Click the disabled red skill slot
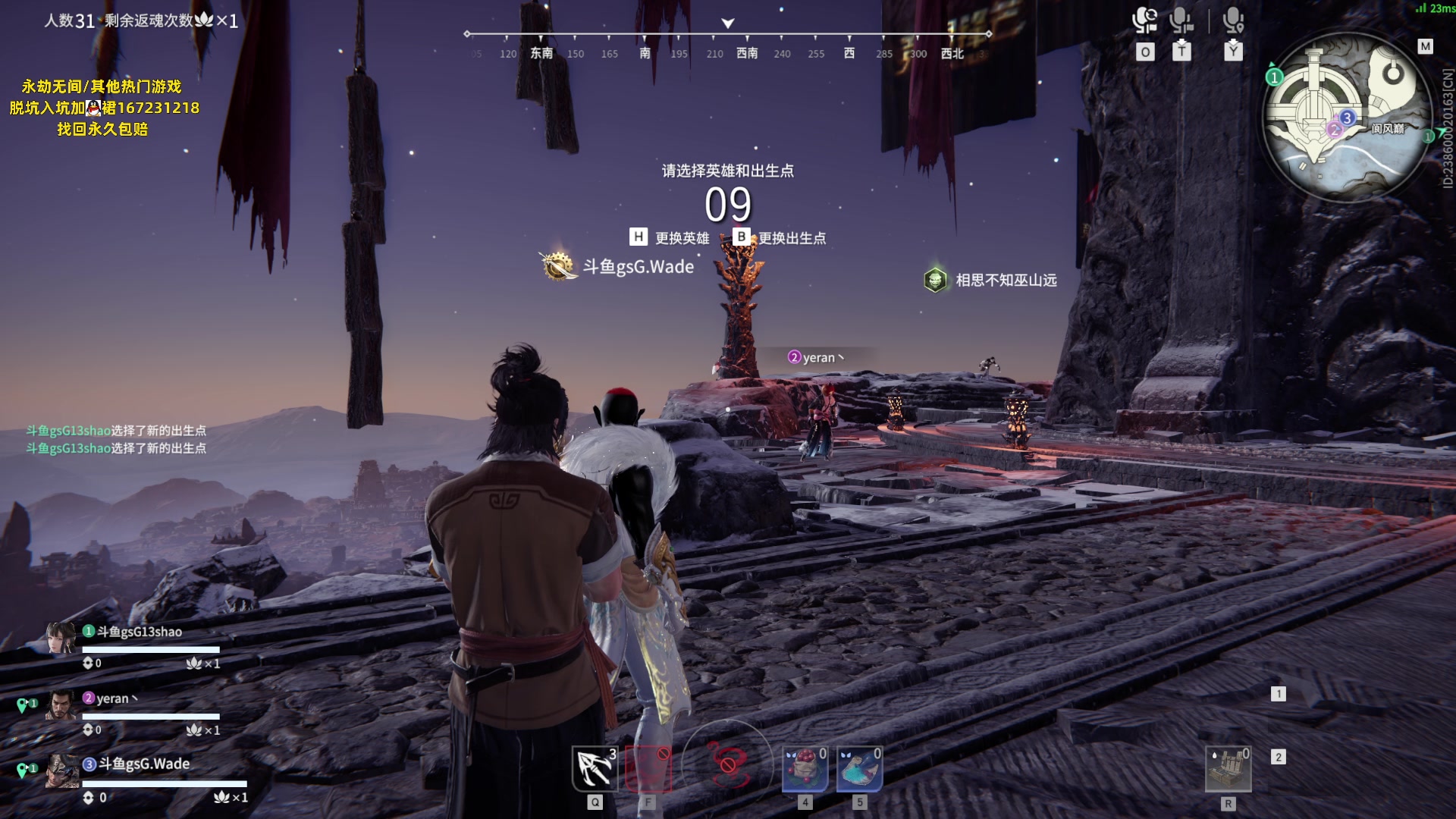 648,769
